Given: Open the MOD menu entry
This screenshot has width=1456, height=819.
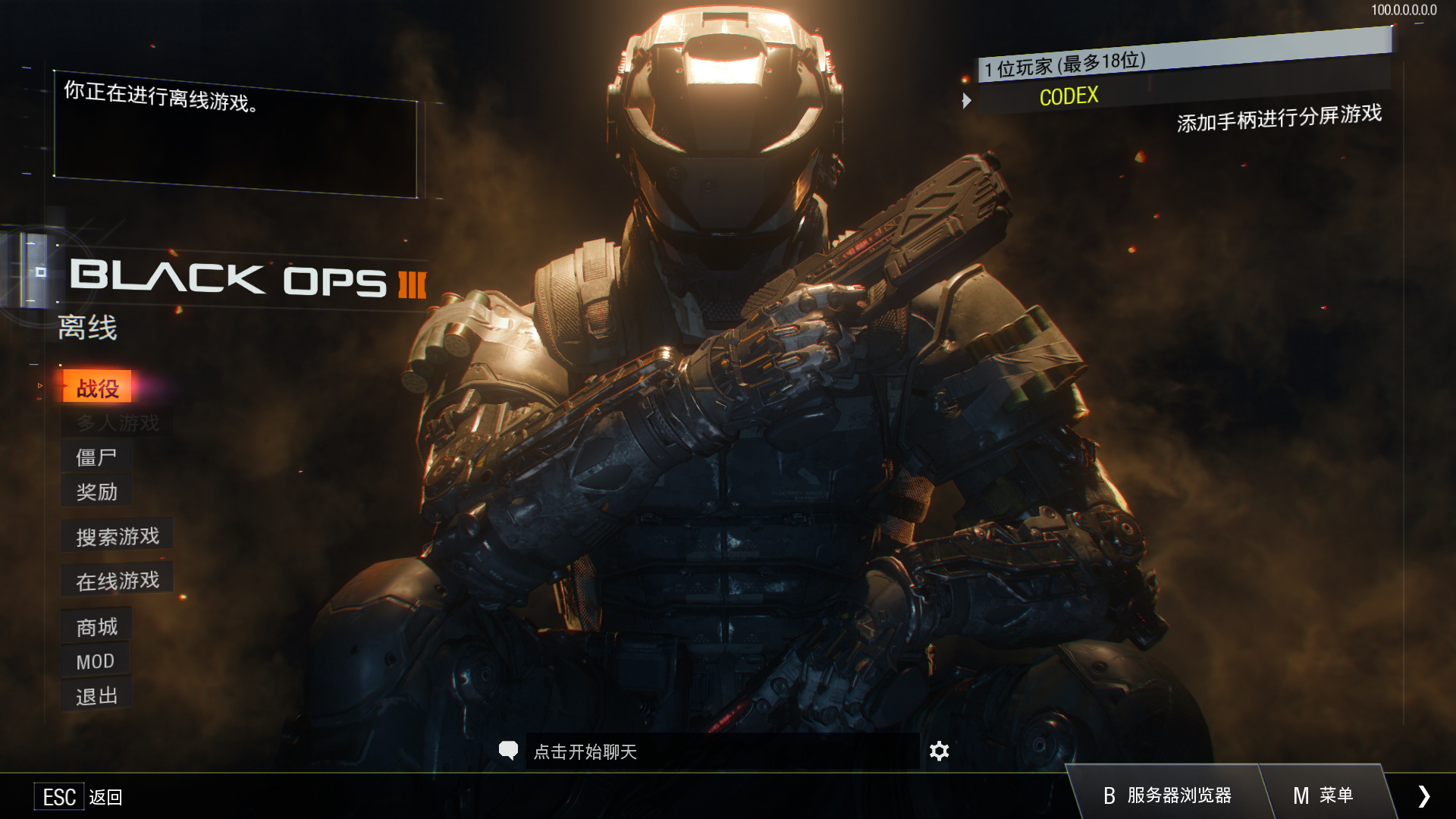Looking at the screenshot, I should tap(95, 661).
